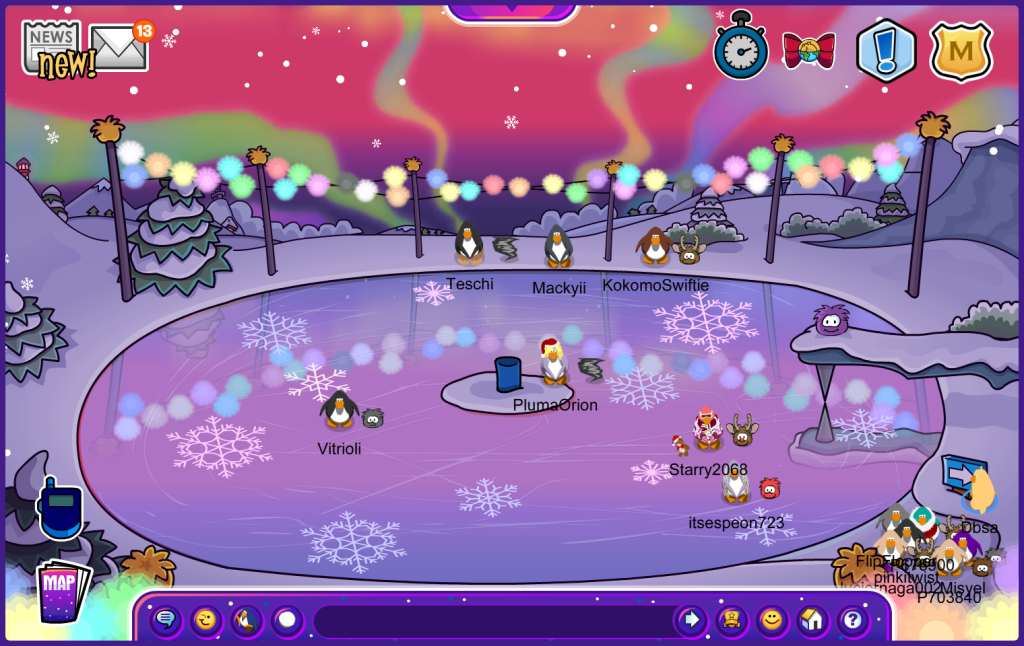Click the blue stopwatch icon

pos(740,47)
